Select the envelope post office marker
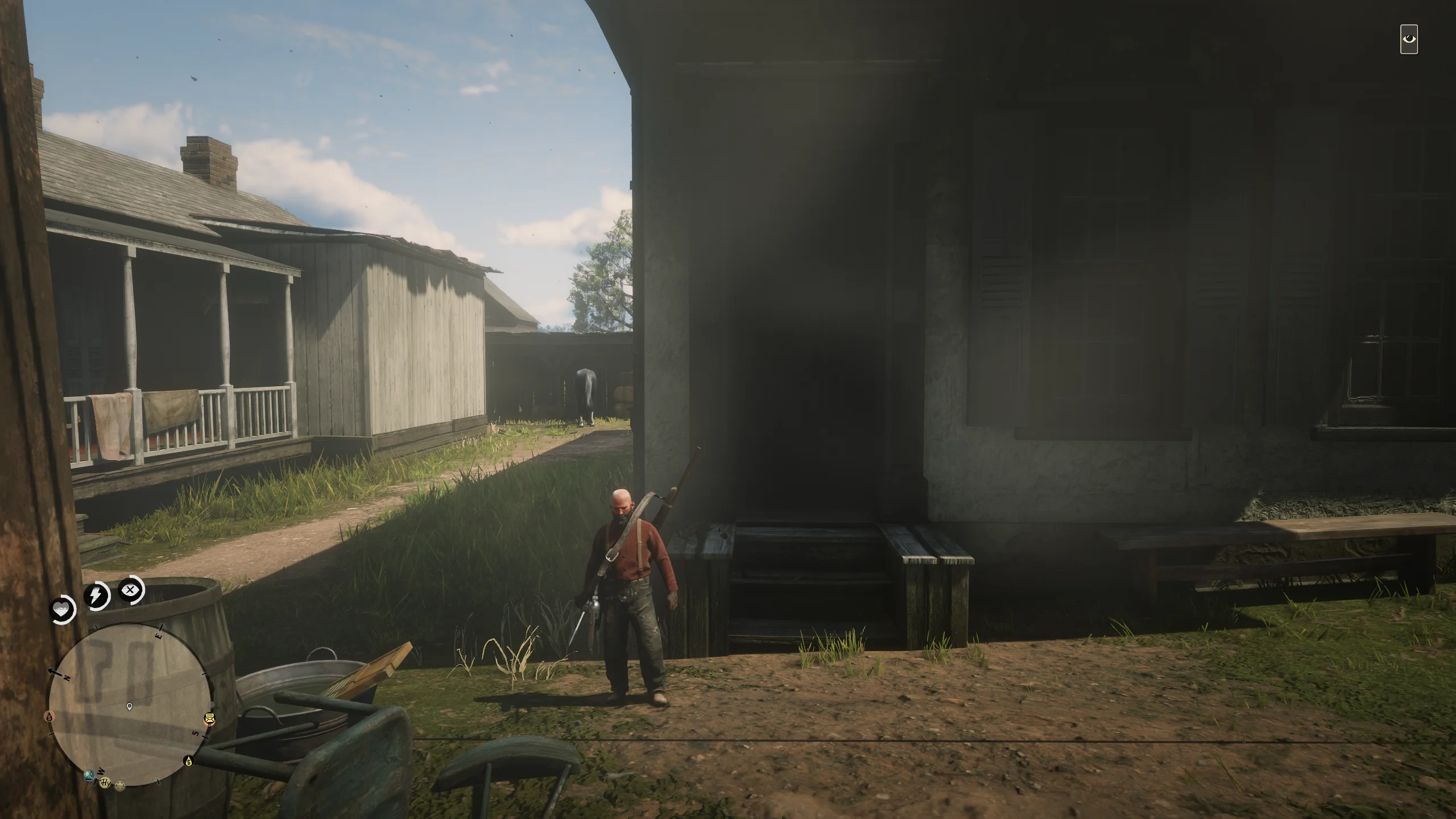The image size is (1456, 819). coord(210,719)
